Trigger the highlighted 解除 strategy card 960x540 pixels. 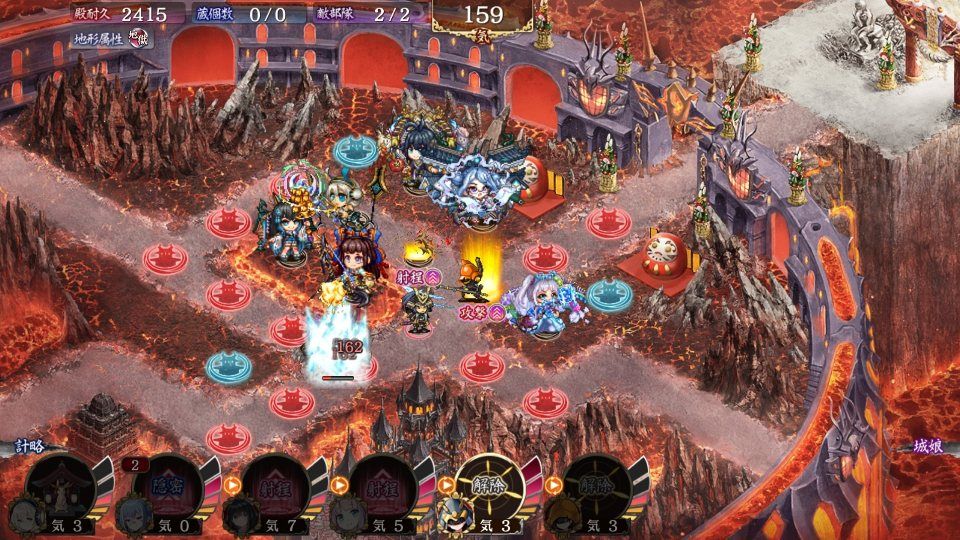coord(490,490)
